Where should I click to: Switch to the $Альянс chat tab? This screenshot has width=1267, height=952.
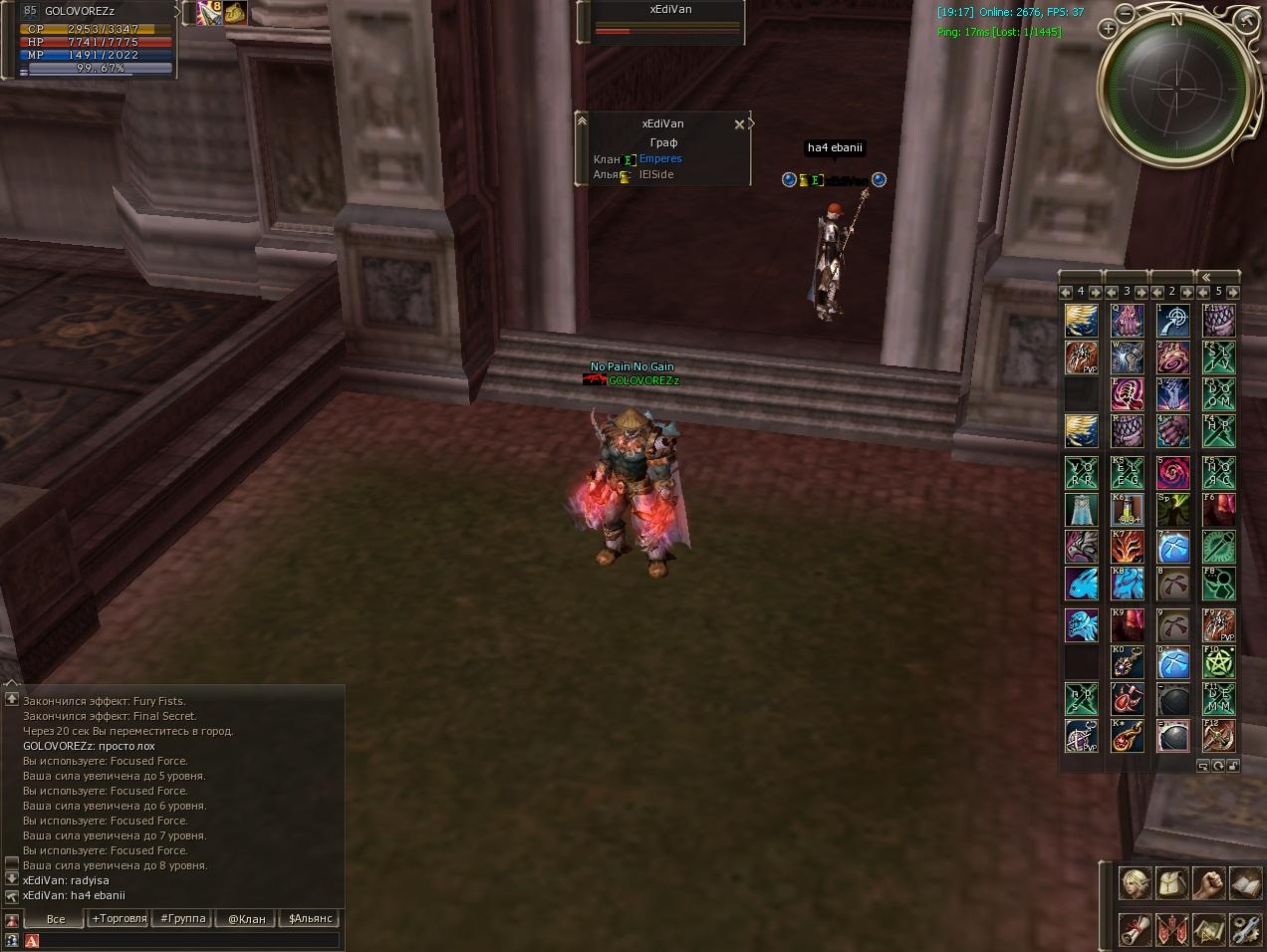(x=310, y=918)
